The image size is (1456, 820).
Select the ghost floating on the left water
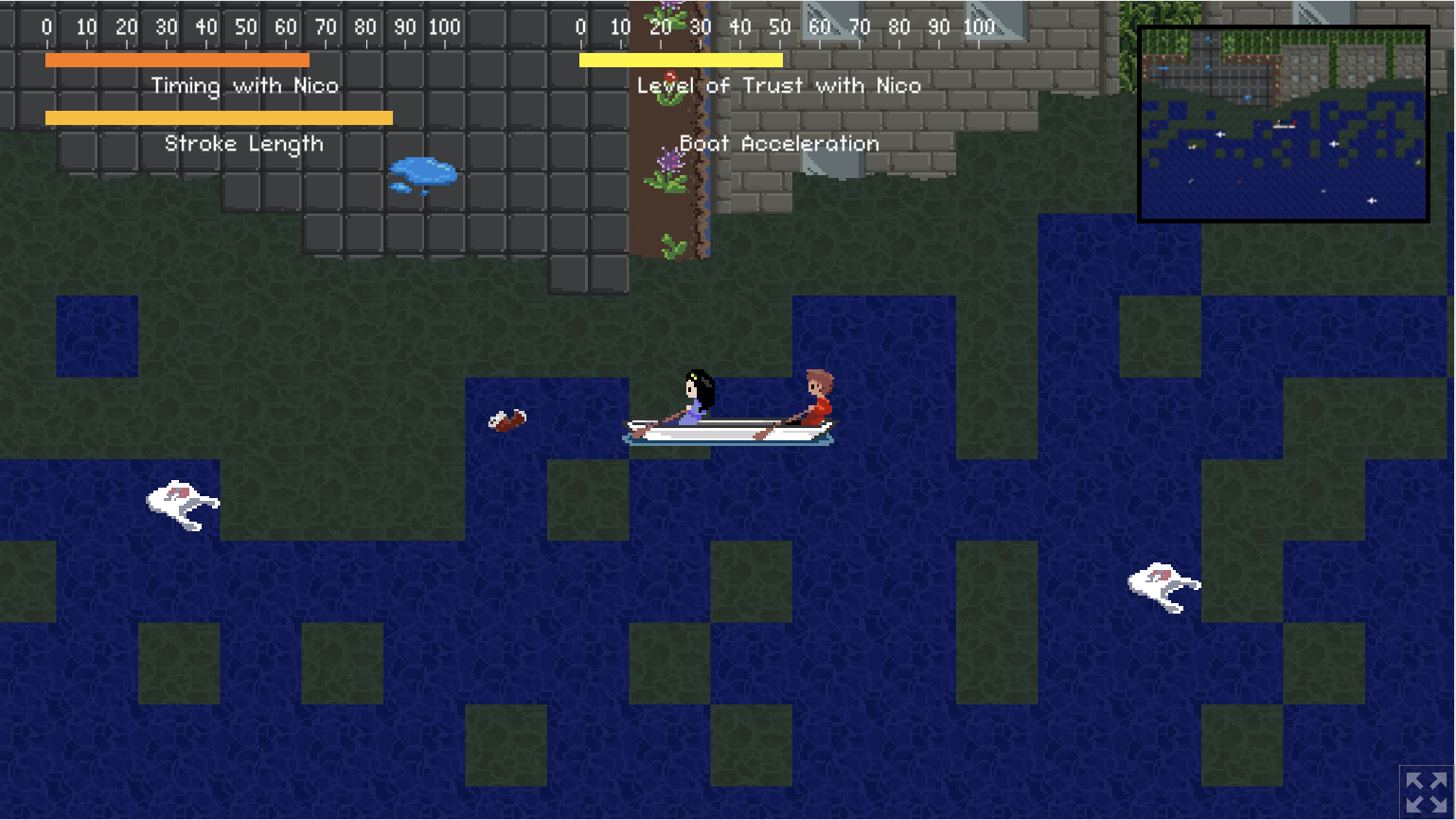tap(180, 502)
